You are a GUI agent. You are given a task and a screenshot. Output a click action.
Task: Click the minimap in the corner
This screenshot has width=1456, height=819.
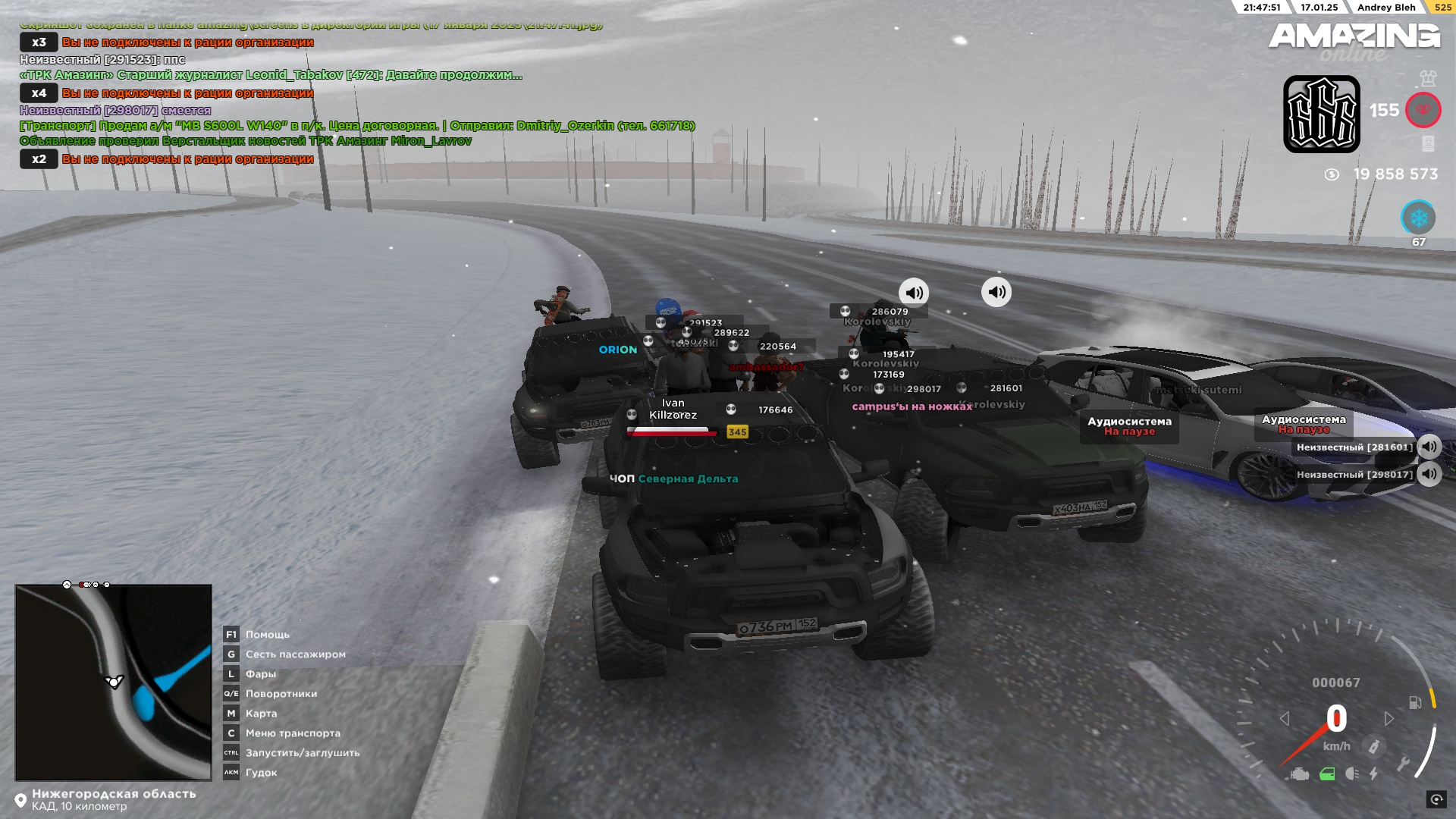tap(114, 682)
